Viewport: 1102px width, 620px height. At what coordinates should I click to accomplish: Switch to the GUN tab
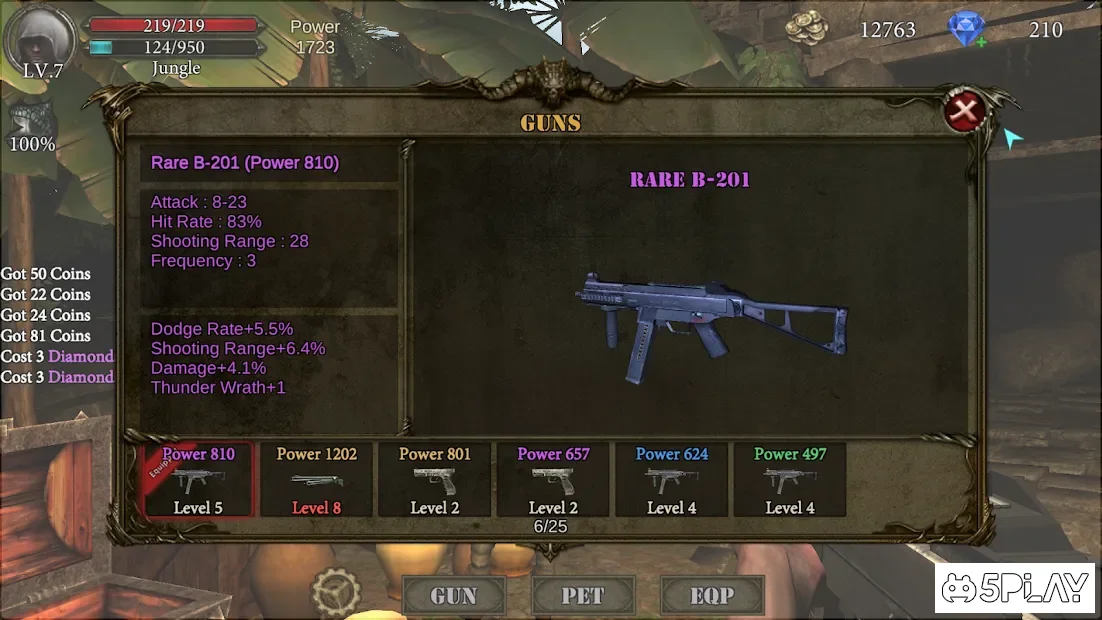click(x=453, y=596)
